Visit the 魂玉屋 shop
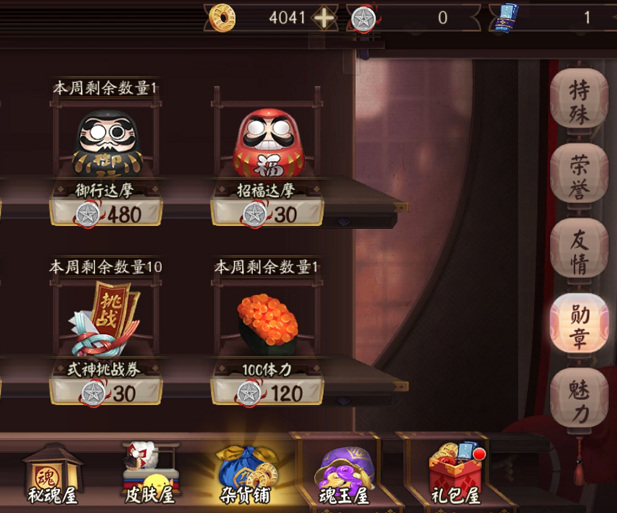 (x=345, y=476)
